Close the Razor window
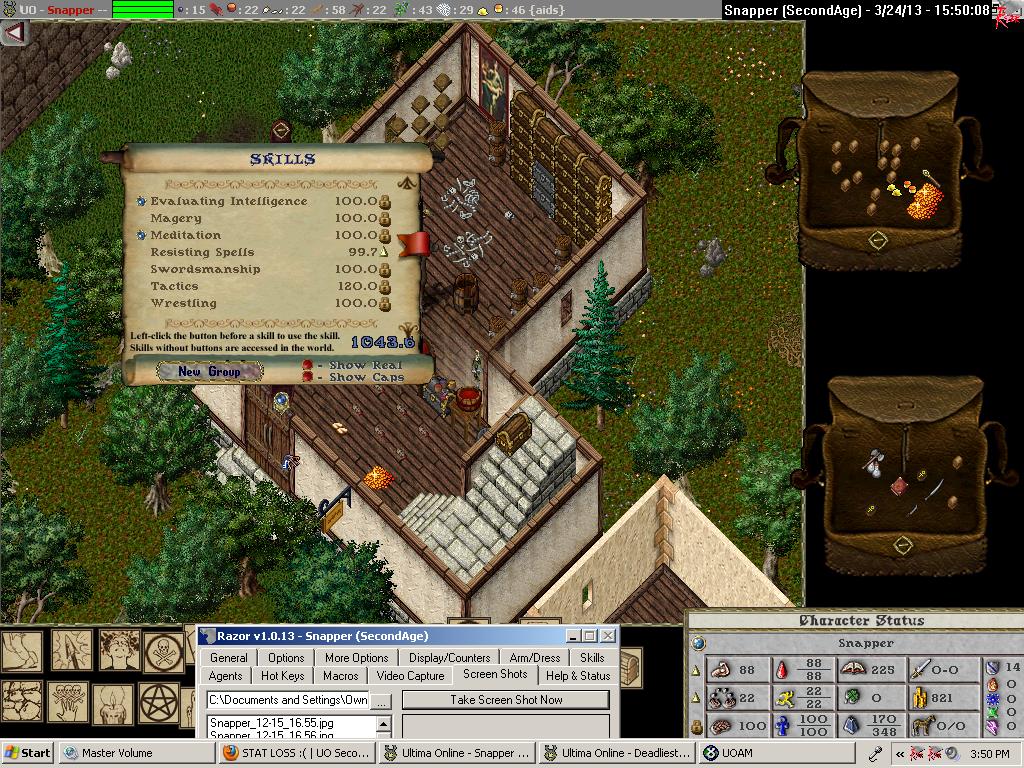The height and width of the screenshot is (768, 1024). click(x=608, y=636)
